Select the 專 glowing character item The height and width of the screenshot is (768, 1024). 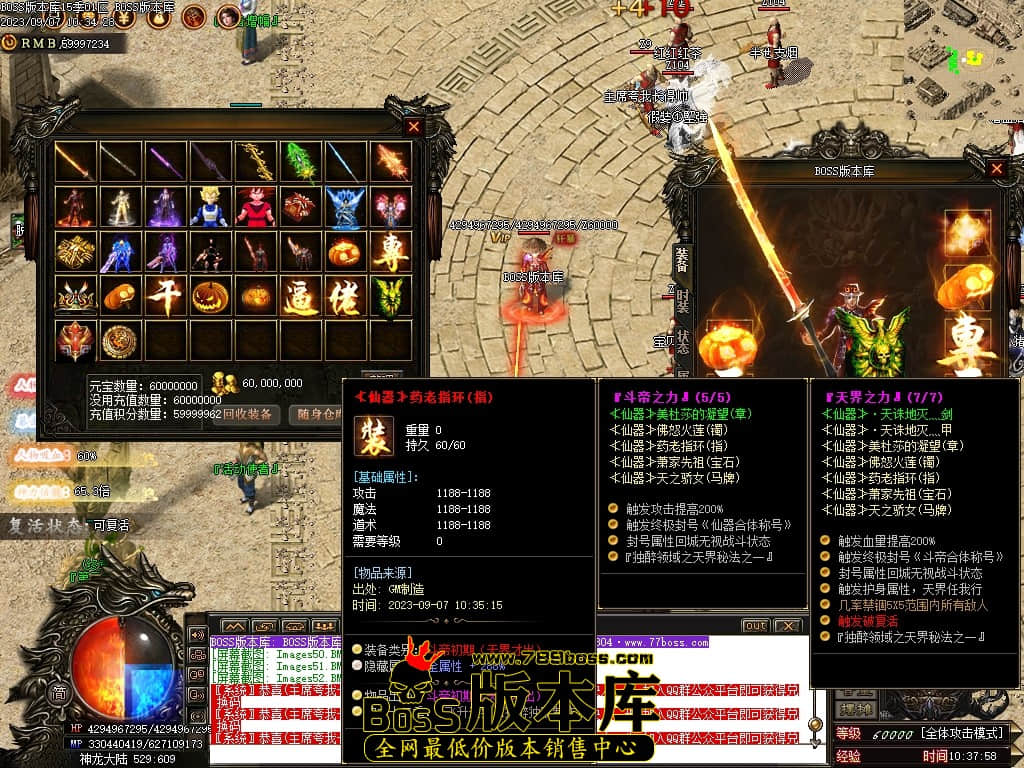390,252
